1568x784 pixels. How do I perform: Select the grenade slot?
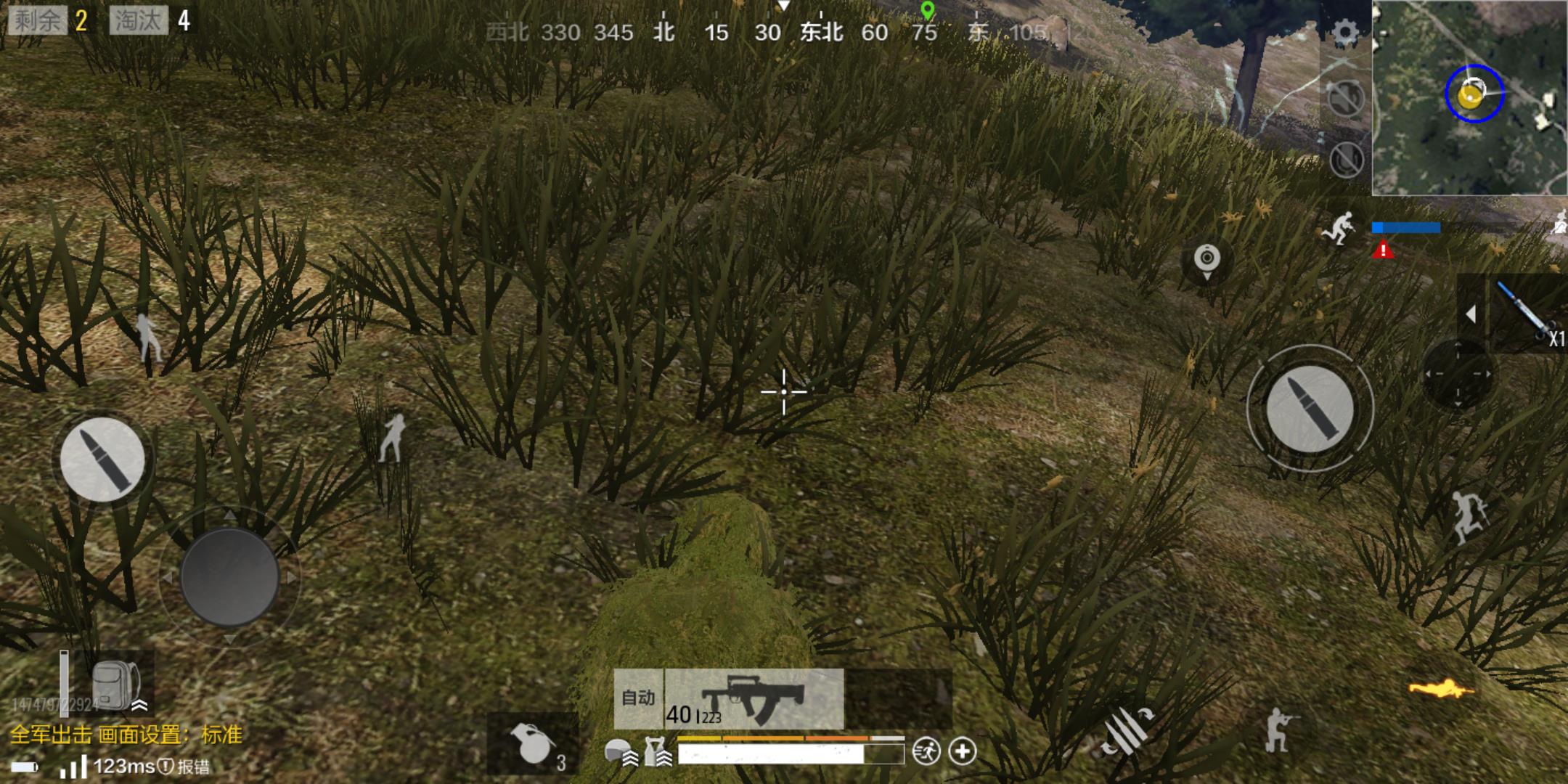(x=534, y=745)
